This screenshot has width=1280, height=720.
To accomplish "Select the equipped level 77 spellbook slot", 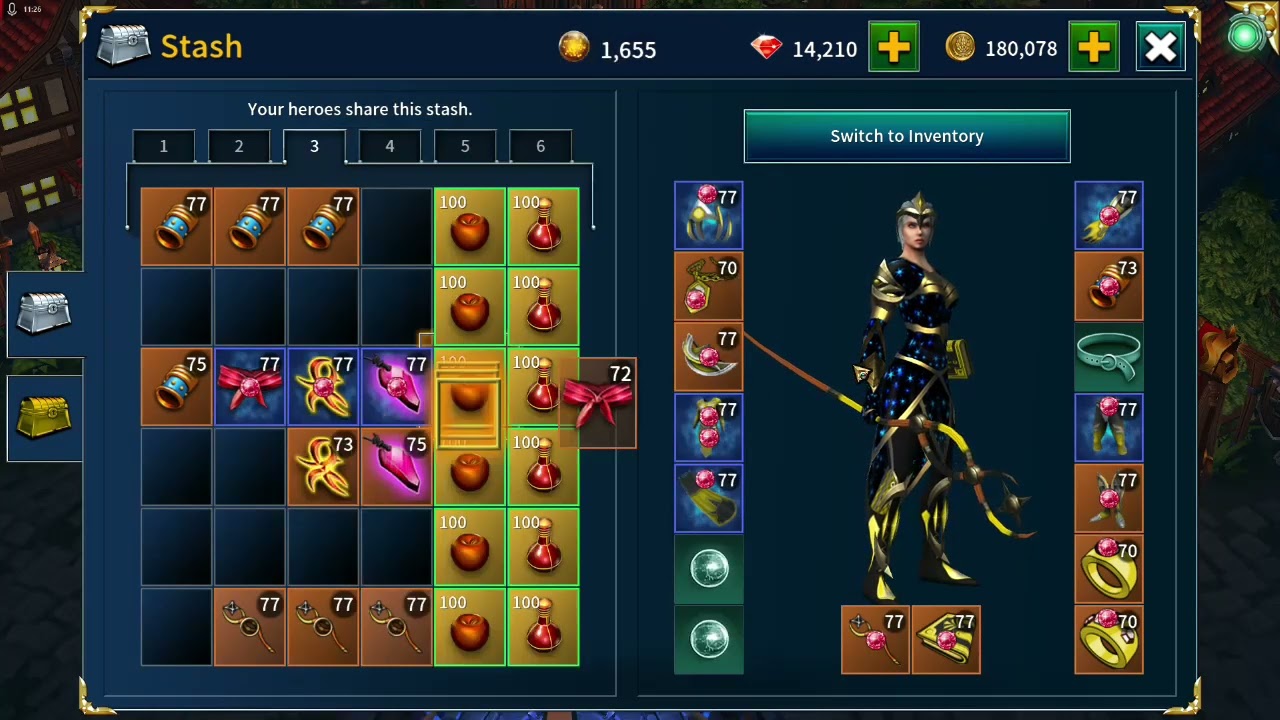I will coord(946,639).
